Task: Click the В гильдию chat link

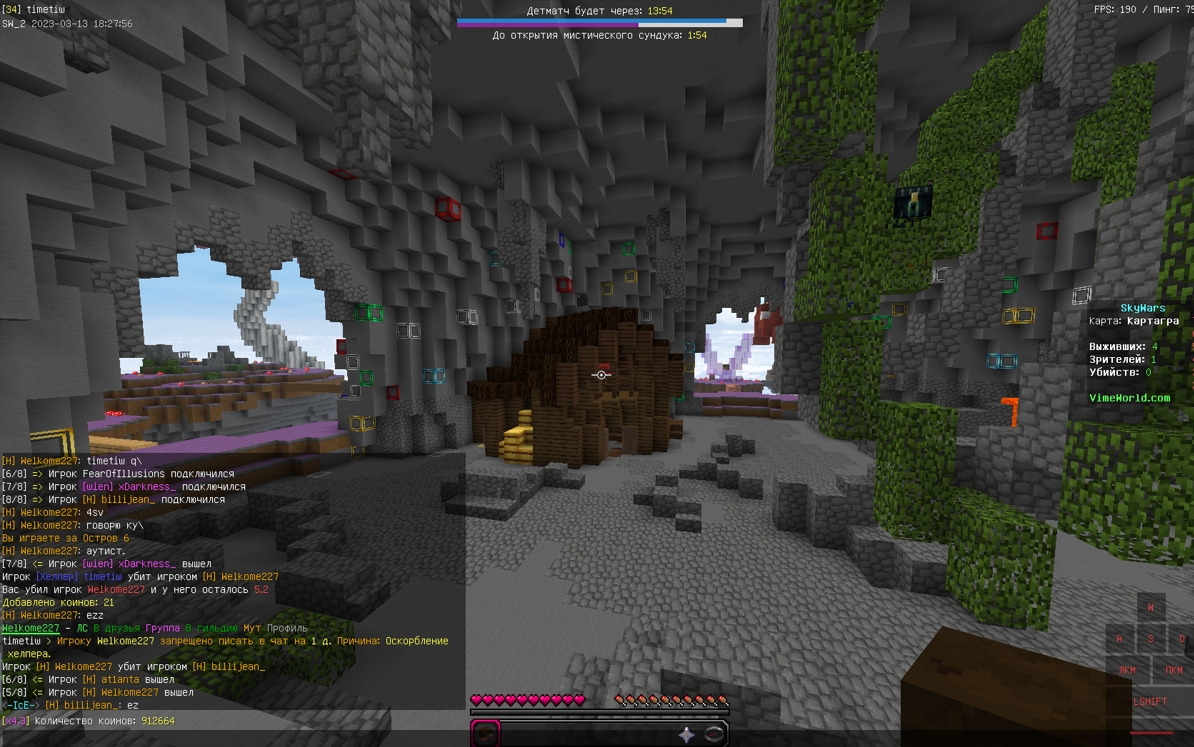Action: tap(211, 628)
